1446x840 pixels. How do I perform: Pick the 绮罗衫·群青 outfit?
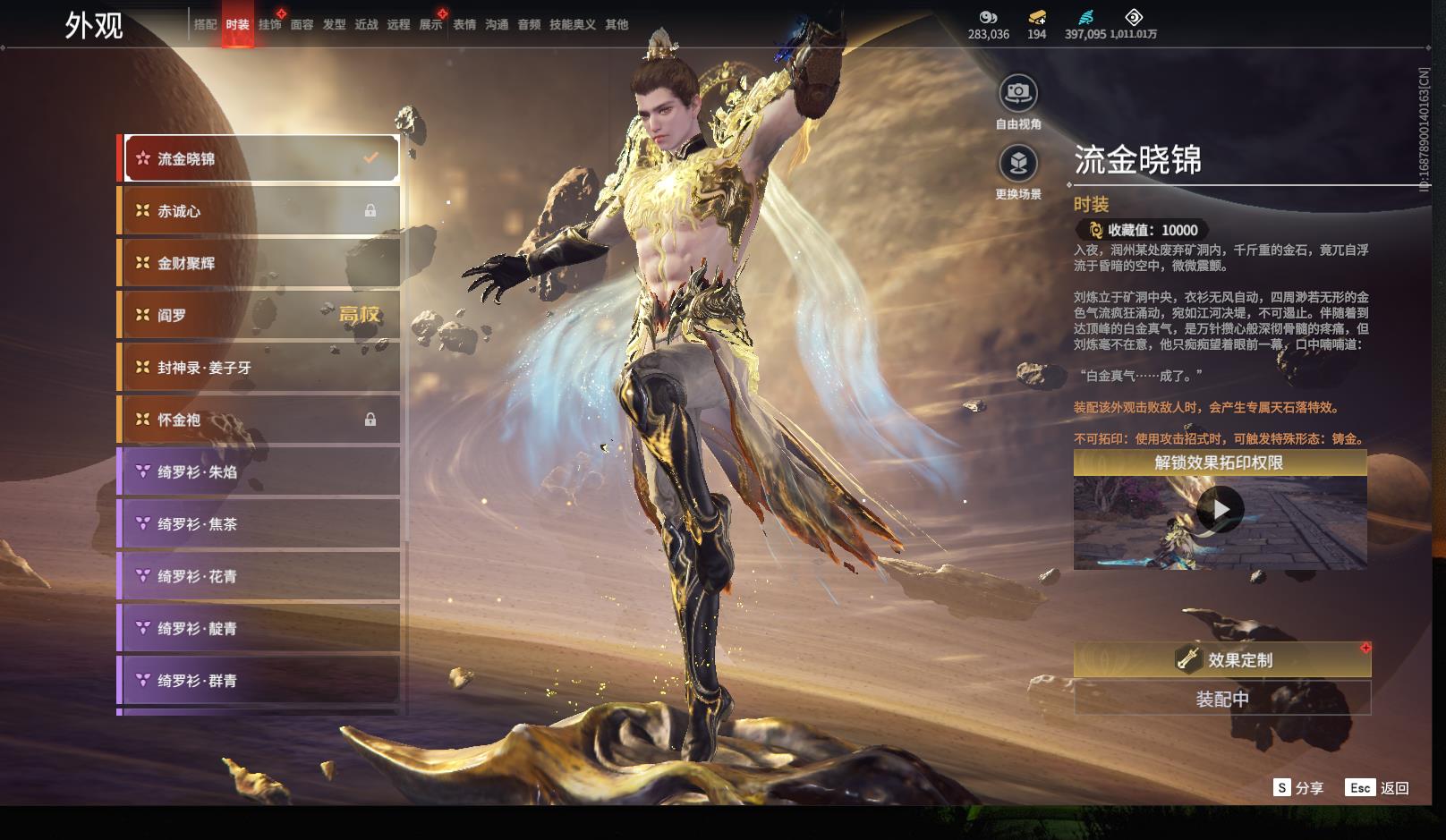(260, 681)
